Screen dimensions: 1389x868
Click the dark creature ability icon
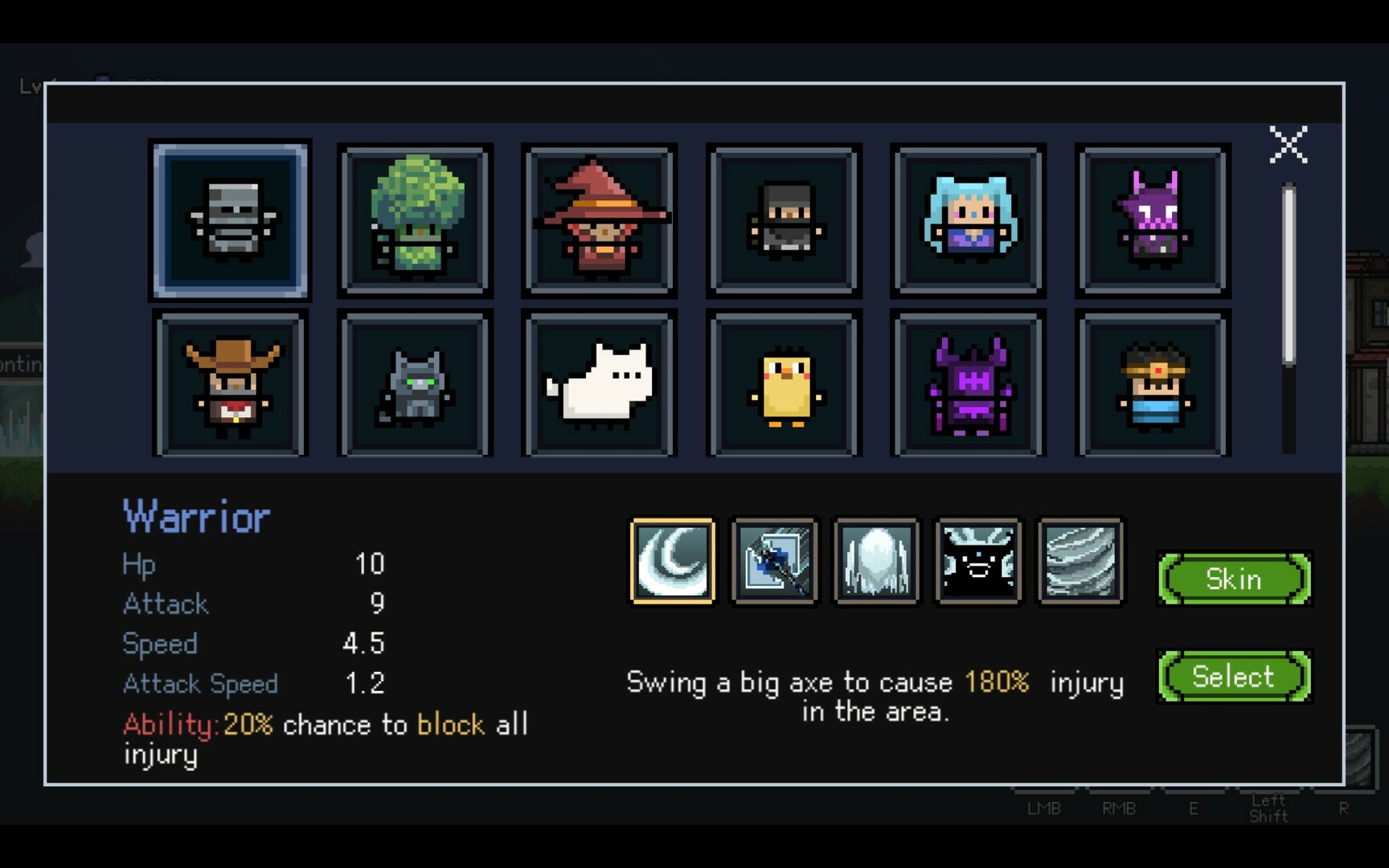coord(978,561)
